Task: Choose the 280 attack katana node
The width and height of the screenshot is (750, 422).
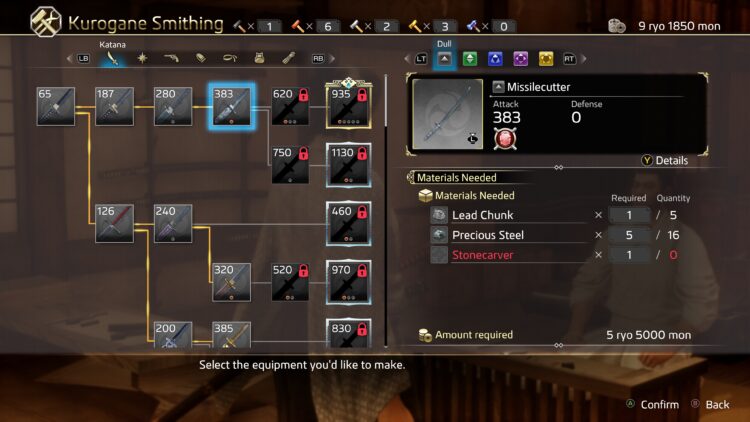Action: [173, 106]
